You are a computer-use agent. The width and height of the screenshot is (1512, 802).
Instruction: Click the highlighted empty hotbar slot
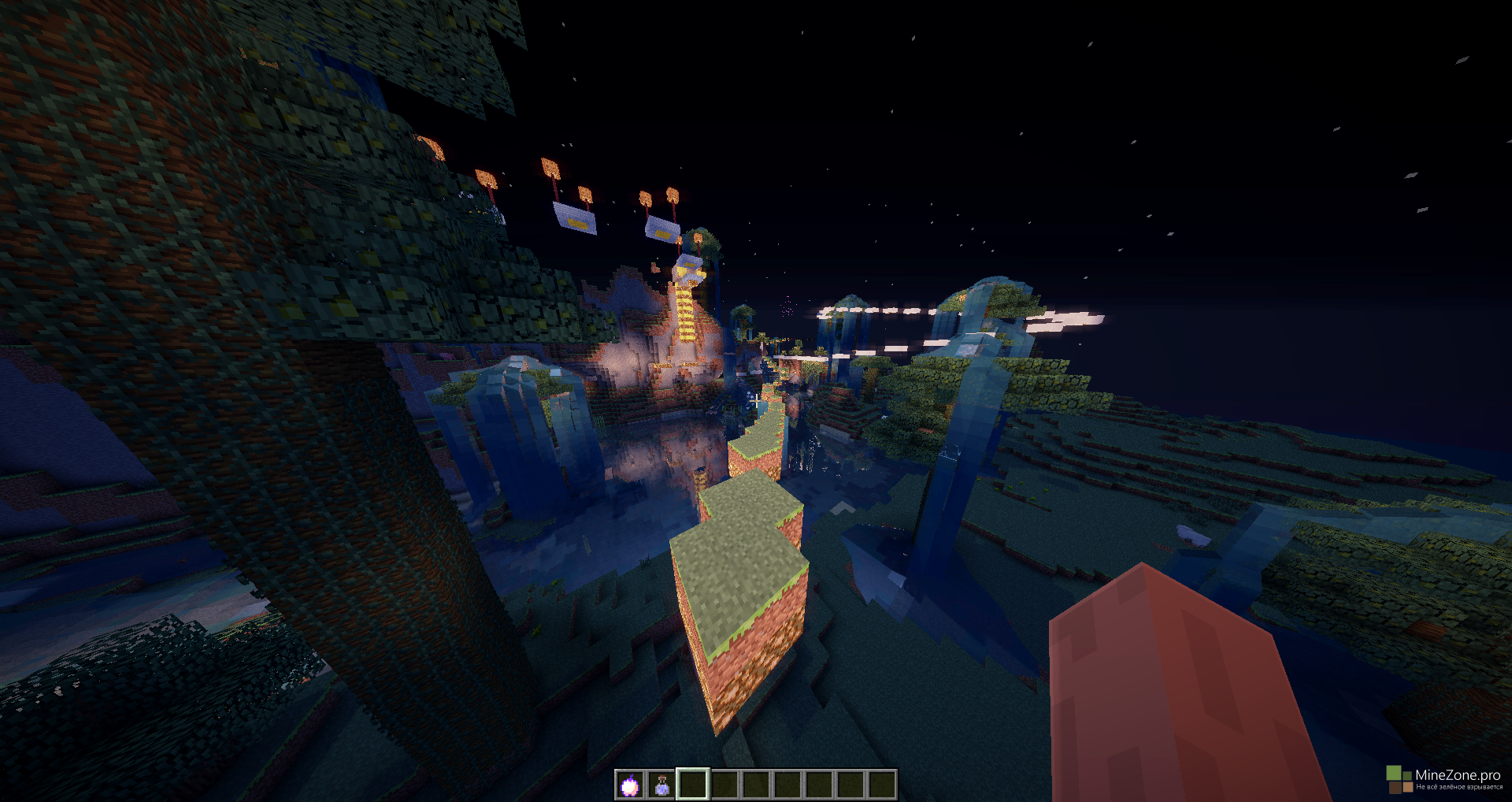693,785
